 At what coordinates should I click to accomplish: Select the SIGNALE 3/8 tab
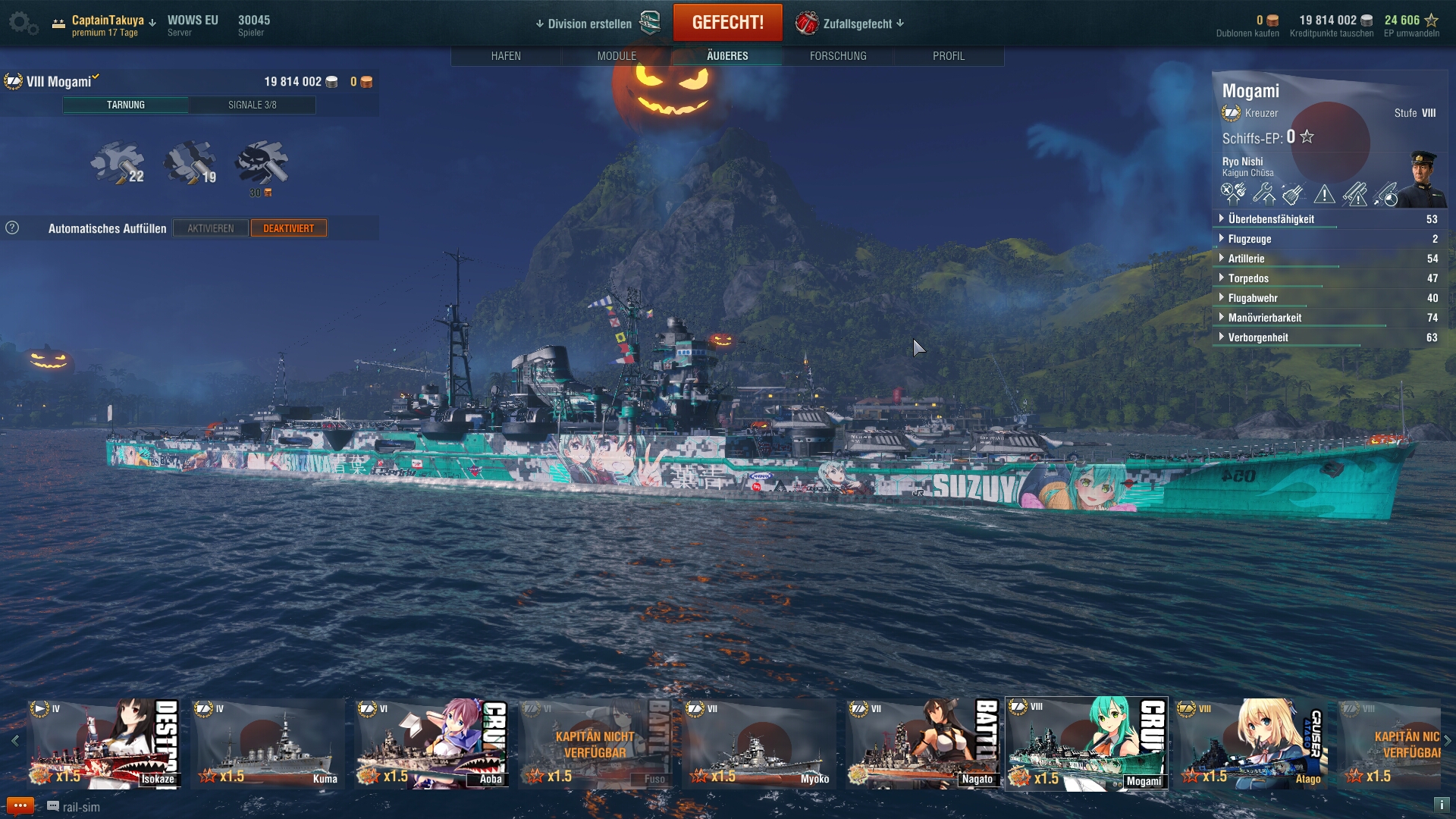pos(253,105)
